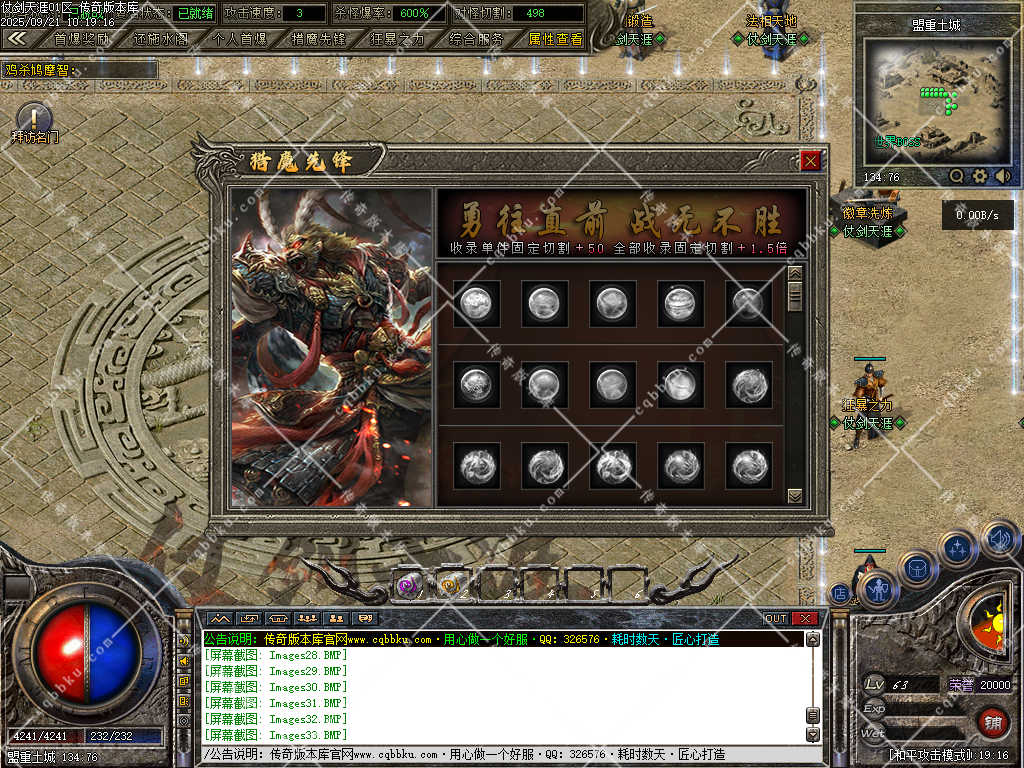This screenshot has width=1024, height=768.
Task: Click the 拜访名门 exclamation icon
Action: pos(34,118)
